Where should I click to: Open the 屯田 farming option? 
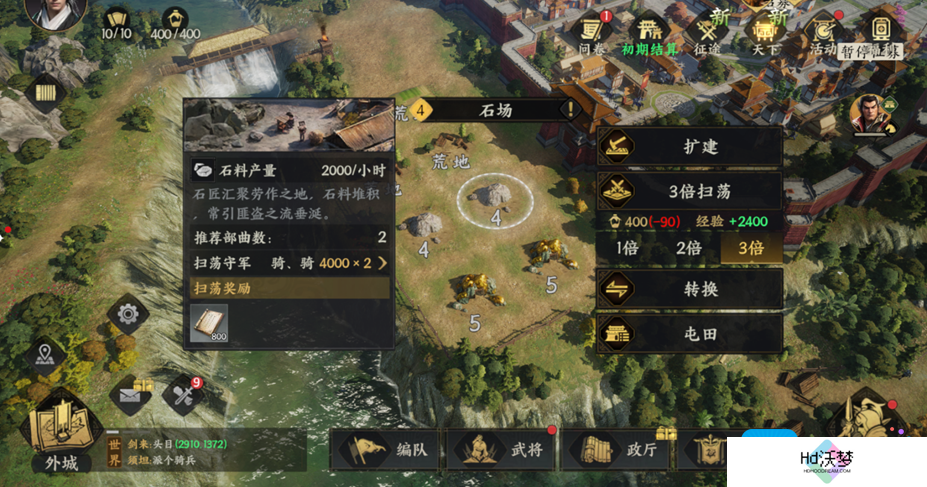[x=689, y=334]
